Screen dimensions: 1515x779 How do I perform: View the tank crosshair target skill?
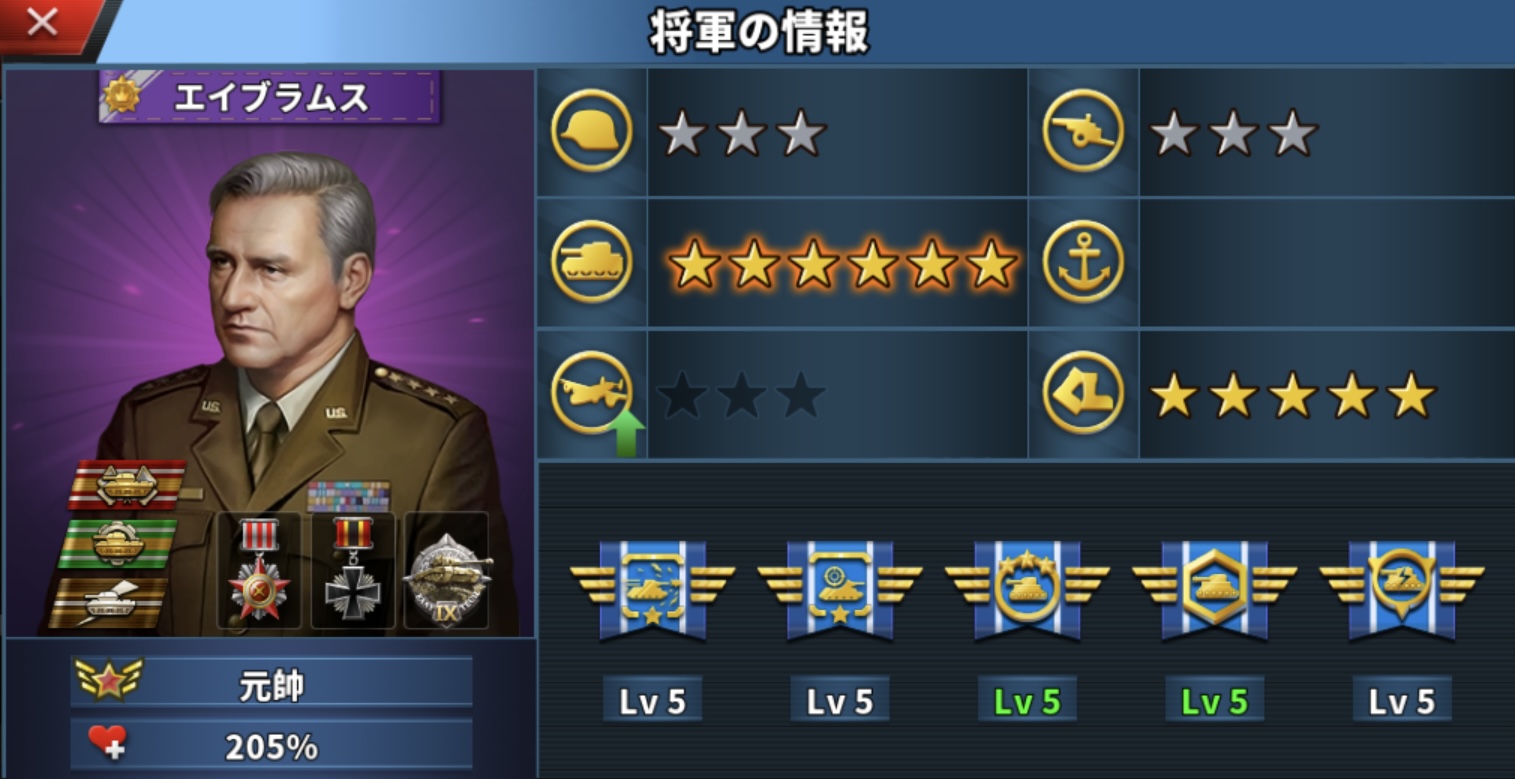pos(839,590)
